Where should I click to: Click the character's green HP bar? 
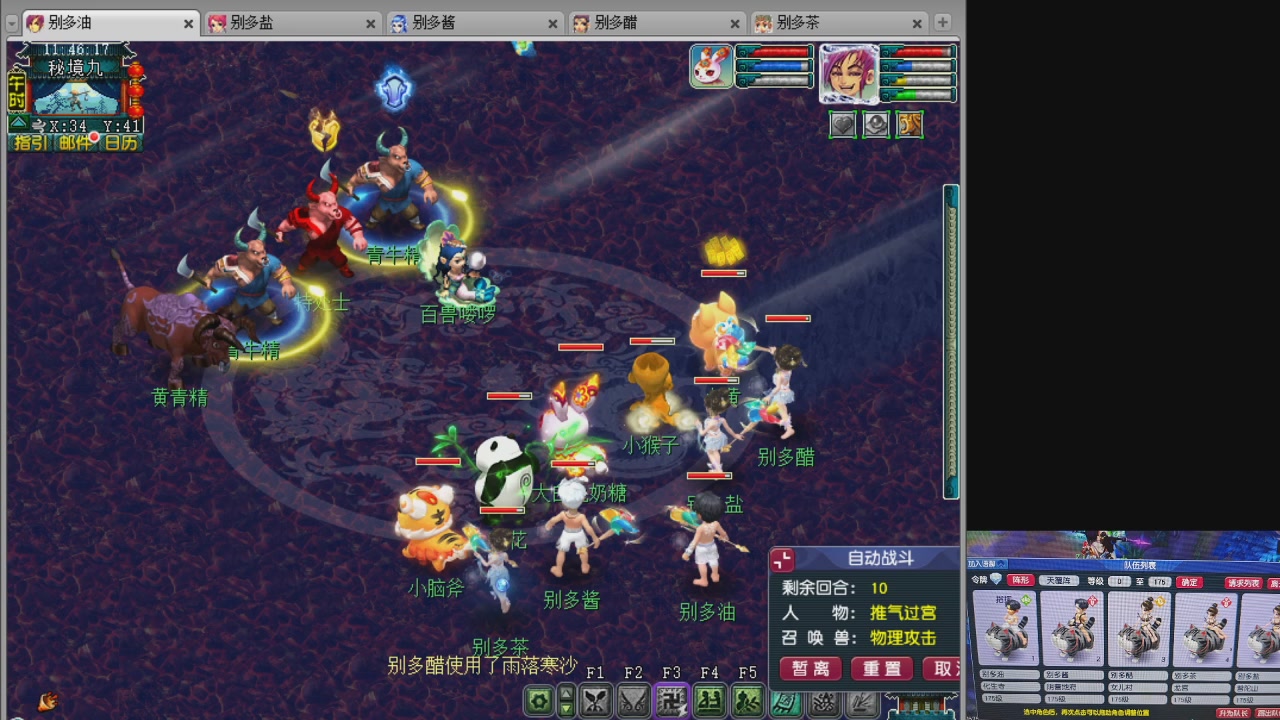(914, 95)
